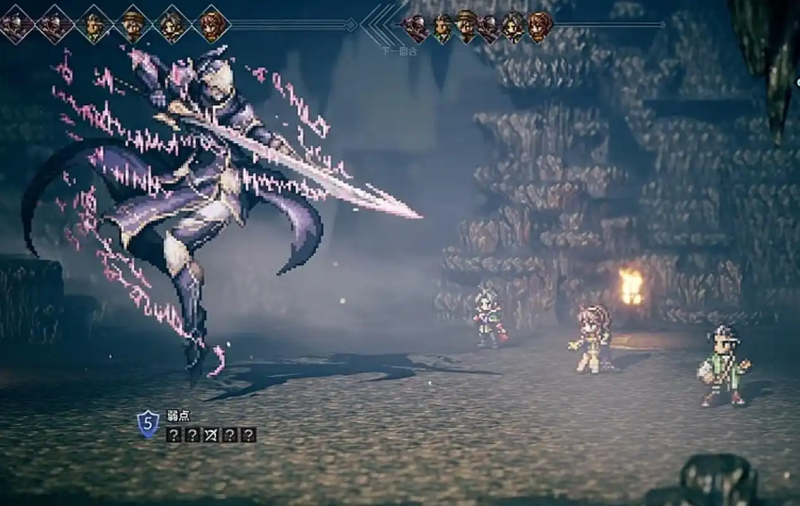
Task: Click the blue shield points icon
Action: pyautogui.click(x=148, y=423)
